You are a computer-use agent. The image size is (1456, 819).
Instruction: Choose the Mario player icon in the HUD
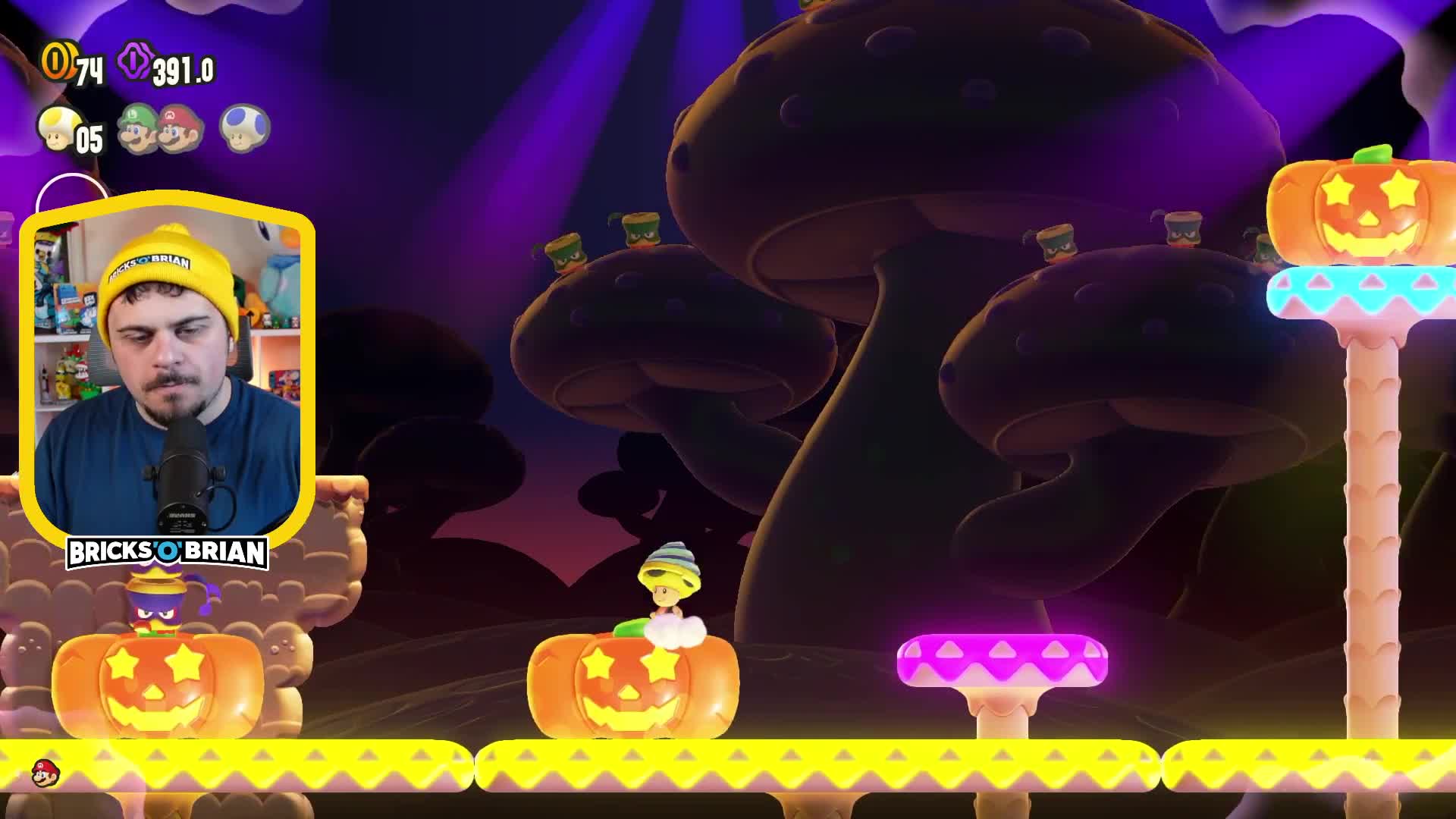(183, 128)
